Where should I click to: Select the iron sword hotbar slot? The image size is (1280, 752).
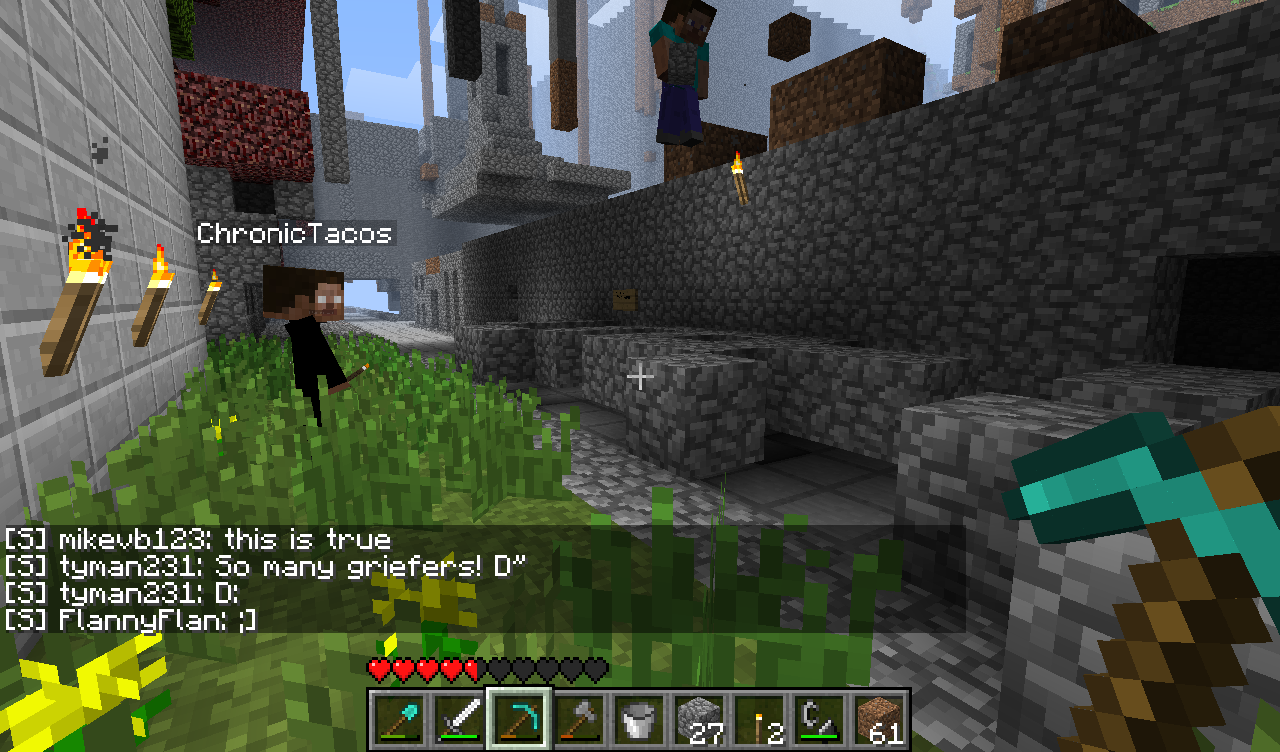(459, 719)
